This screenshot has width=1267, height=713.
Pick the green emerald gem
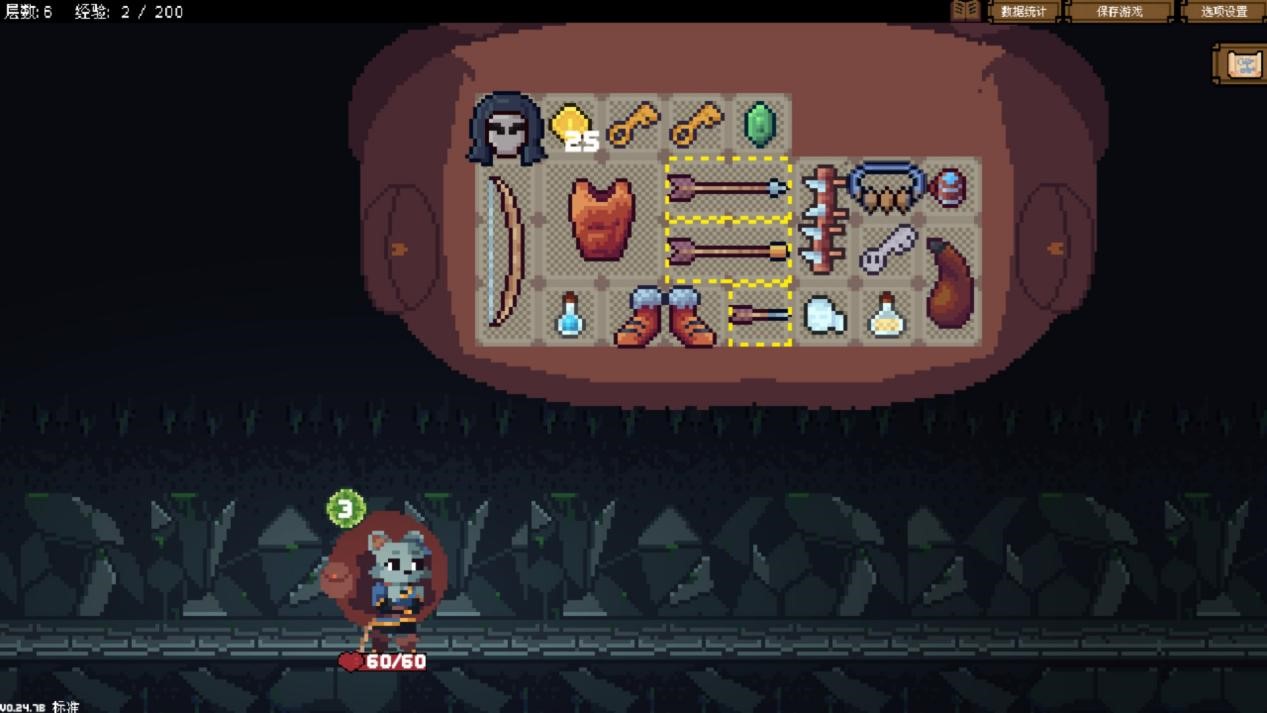point(760,126)
